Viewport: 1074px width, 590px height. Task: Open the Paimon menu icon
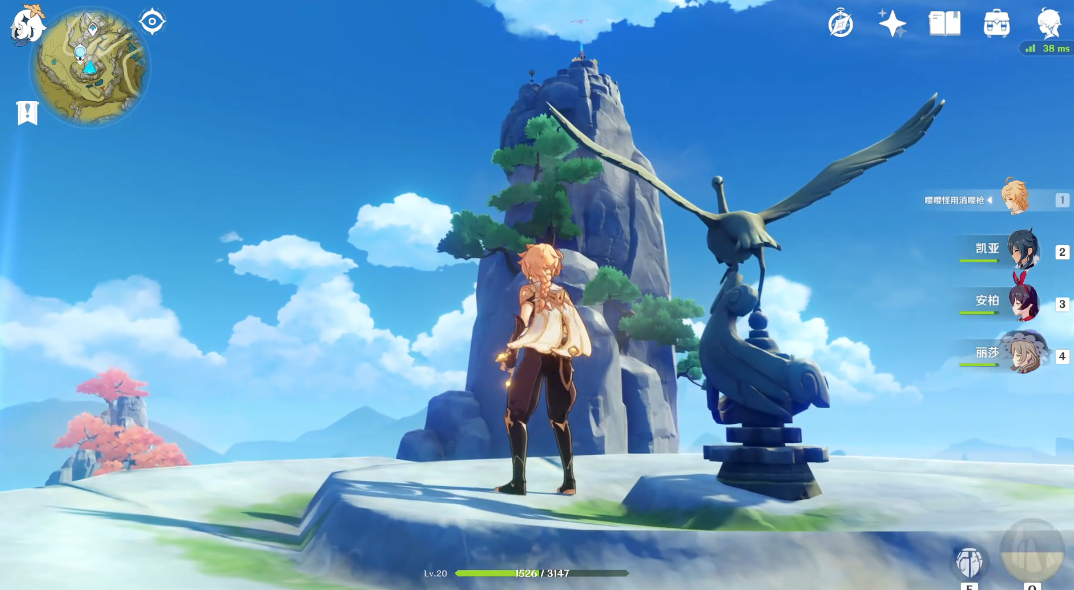pos(24,24)
